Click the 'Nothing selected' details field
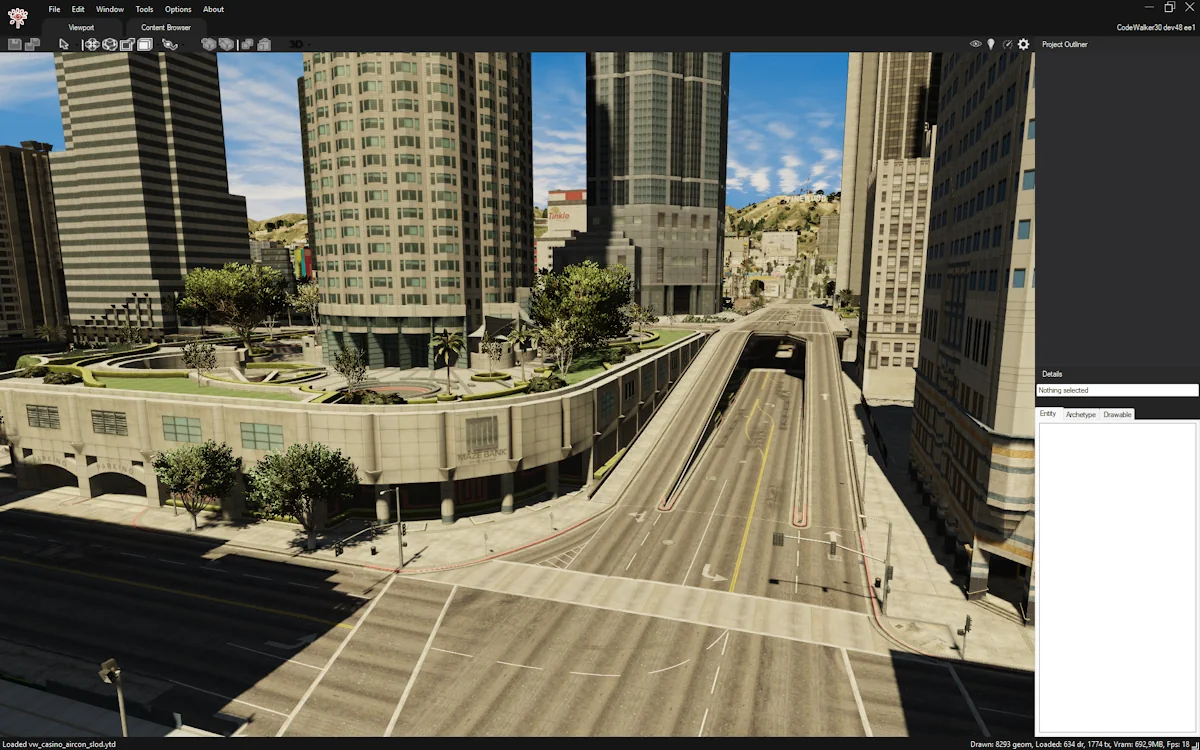This screenshot has height=750, width=1200. tap(1116, 390)
